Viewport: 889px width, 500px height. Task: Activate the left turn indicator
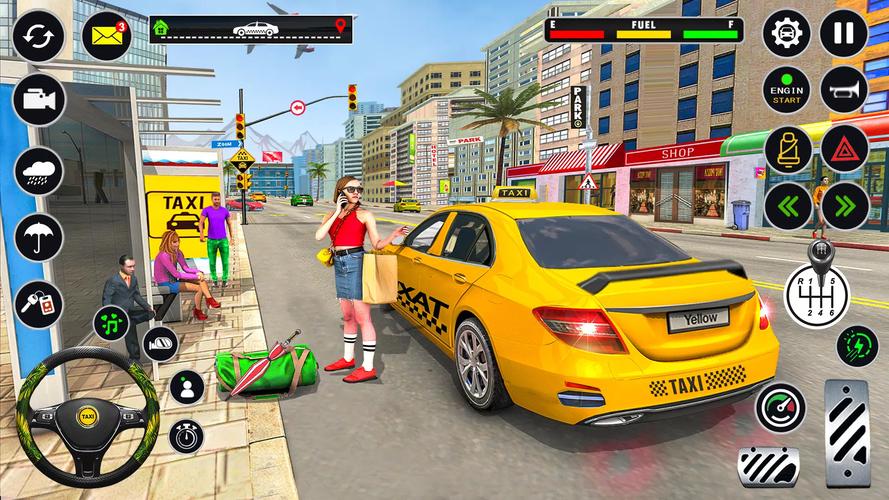click(787, 206)
